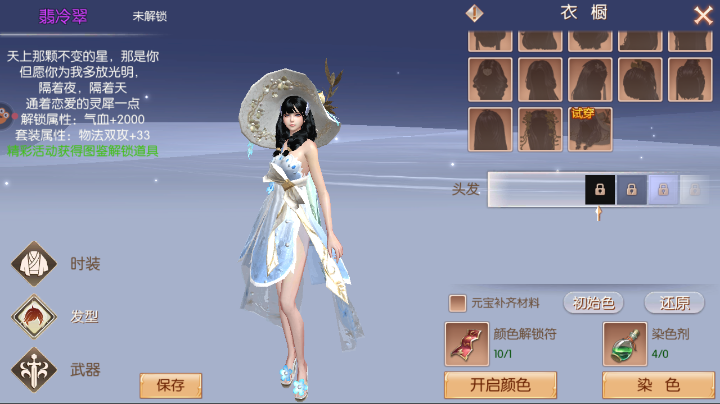The image size is (720, 404).
Task: Select the hairstyle marked 试穿
Action: [590, 129]
